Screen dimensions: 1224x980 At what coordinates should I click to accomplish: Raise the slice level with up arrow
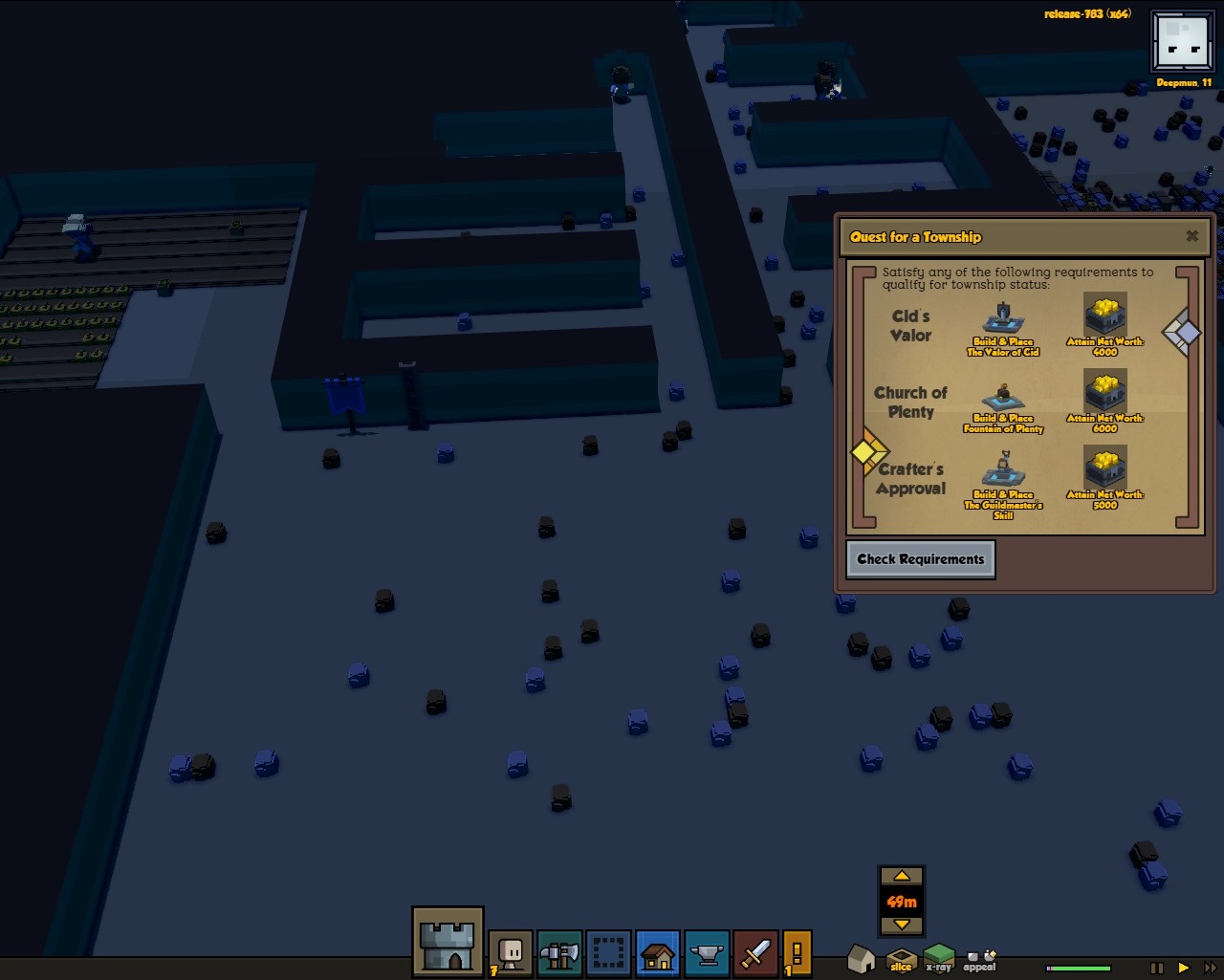click(x=902, y=877)
